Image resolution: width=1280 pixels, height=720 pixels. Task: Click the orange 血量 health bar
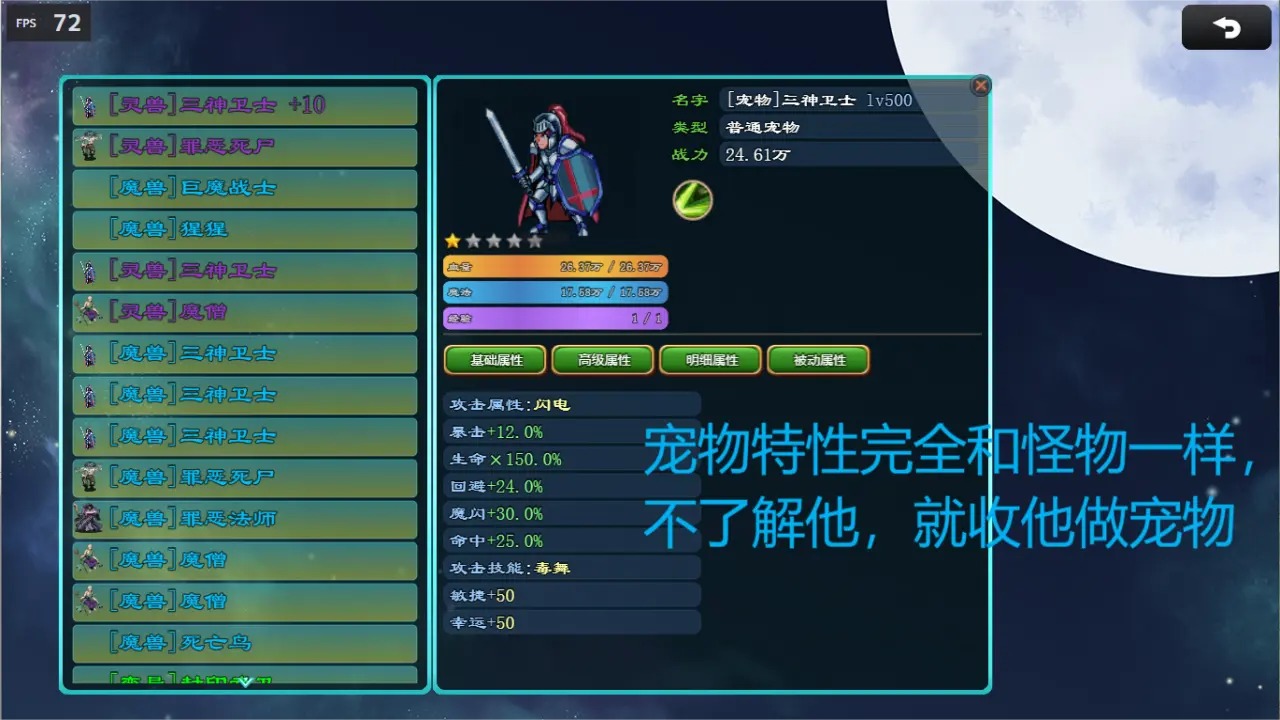pos(555,267)
